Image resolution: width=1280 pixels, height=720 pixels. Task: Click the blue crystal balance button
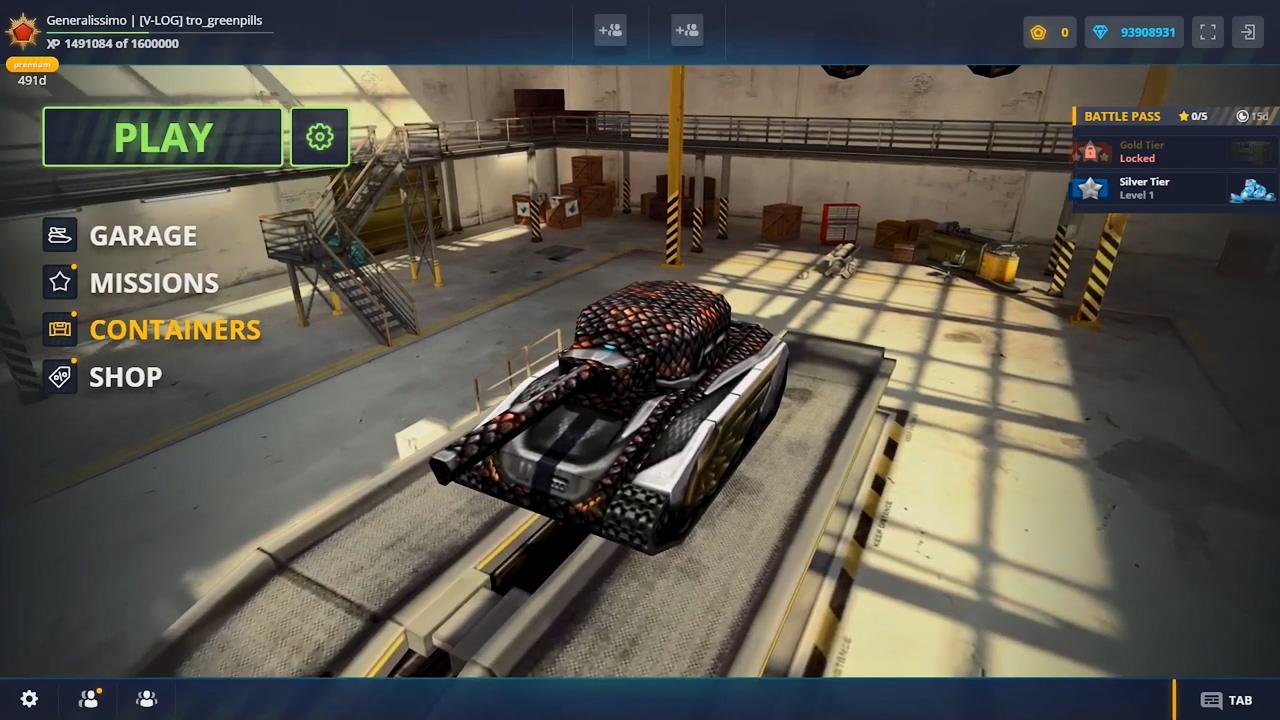[x=1134, y=32]
